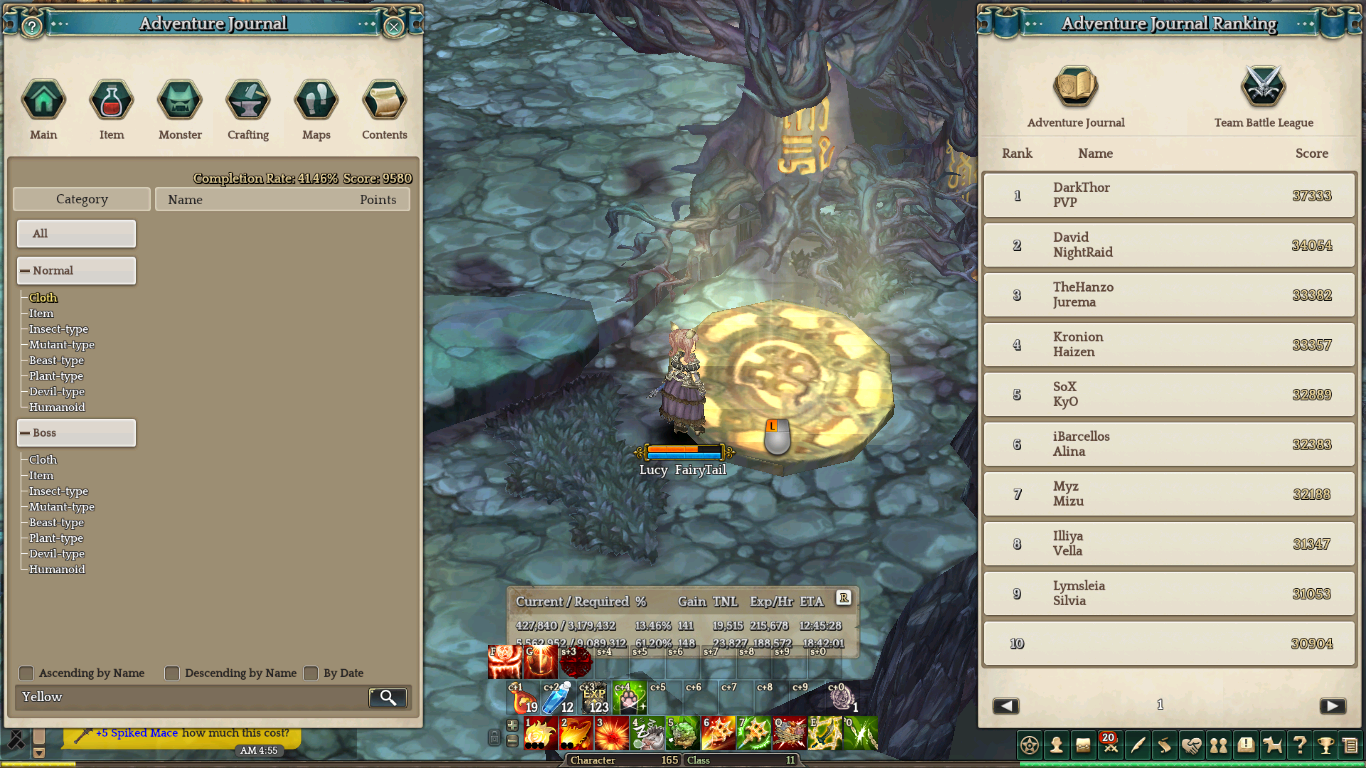Image resolution: width=1366 pixels, height=768 pixels.
Task: Choose the All category filter
Action: pyautogui.click(x=76, y=234)
